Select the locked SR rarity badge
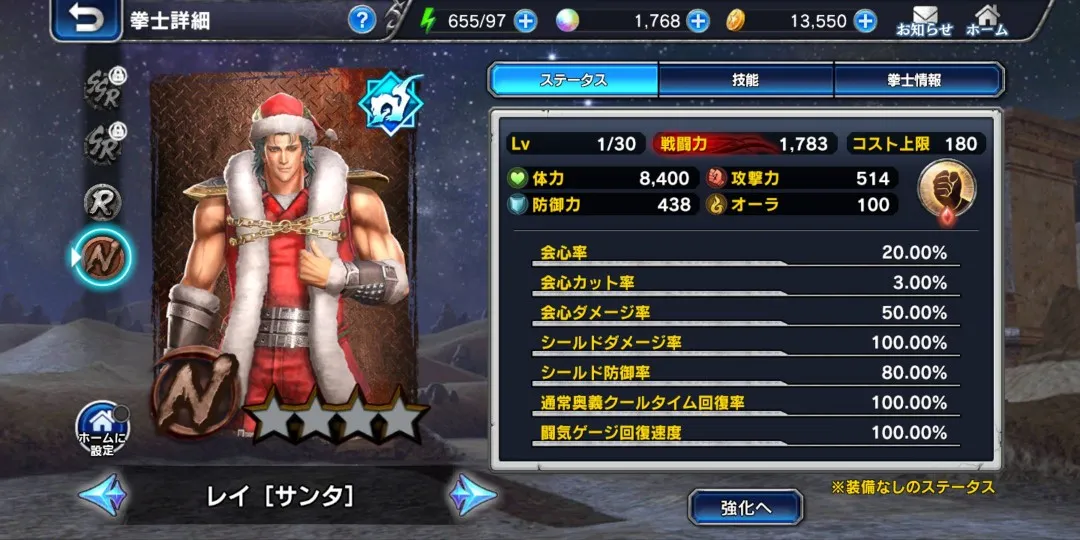This screenshot has width=1080, height=540. coord(101,143)
